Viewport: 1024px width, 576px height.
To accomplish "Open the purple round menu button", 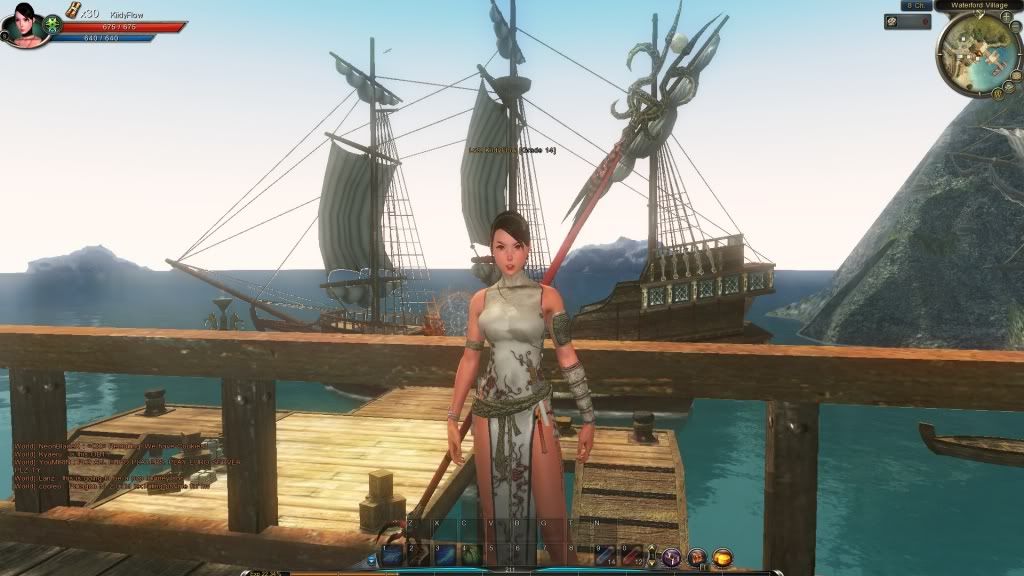I will tap(672, 557).
